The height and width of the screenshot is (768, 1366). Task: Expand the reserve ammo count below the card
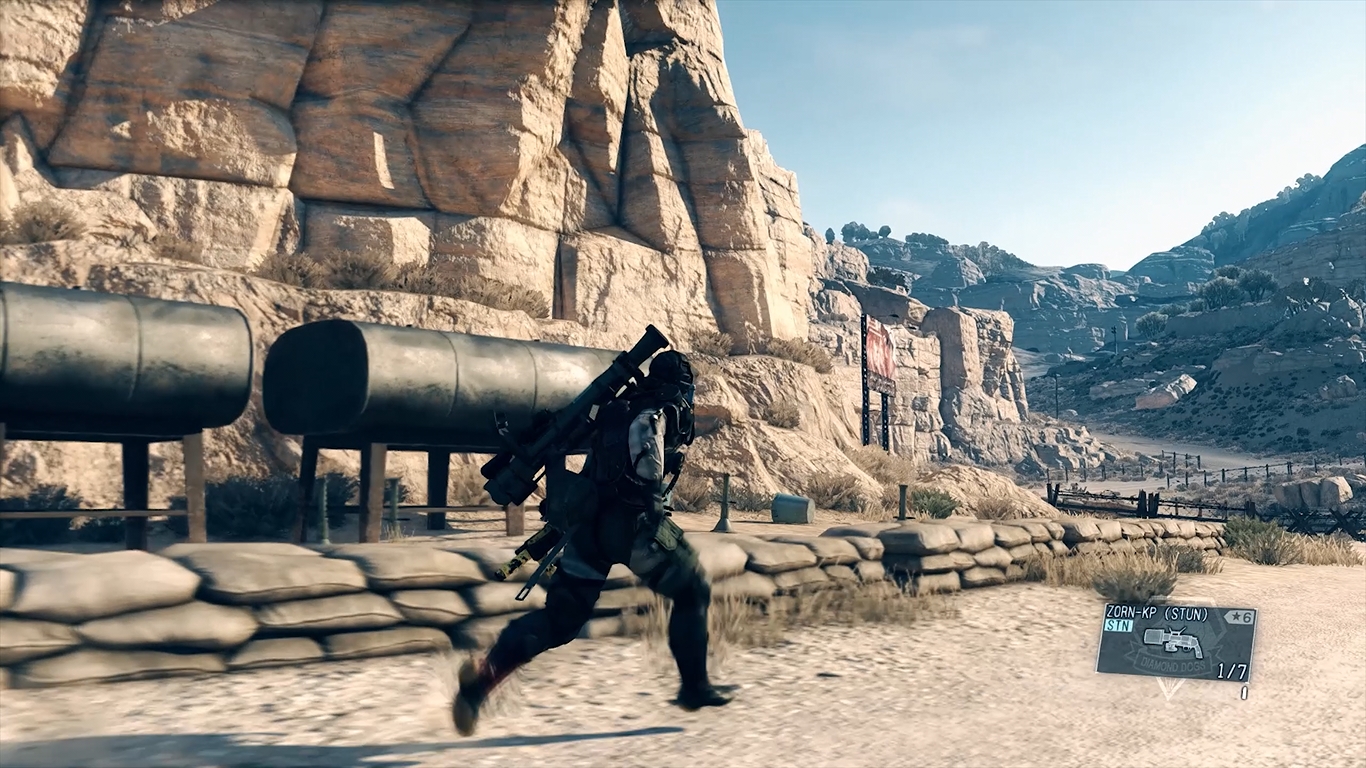point(1246,691)
